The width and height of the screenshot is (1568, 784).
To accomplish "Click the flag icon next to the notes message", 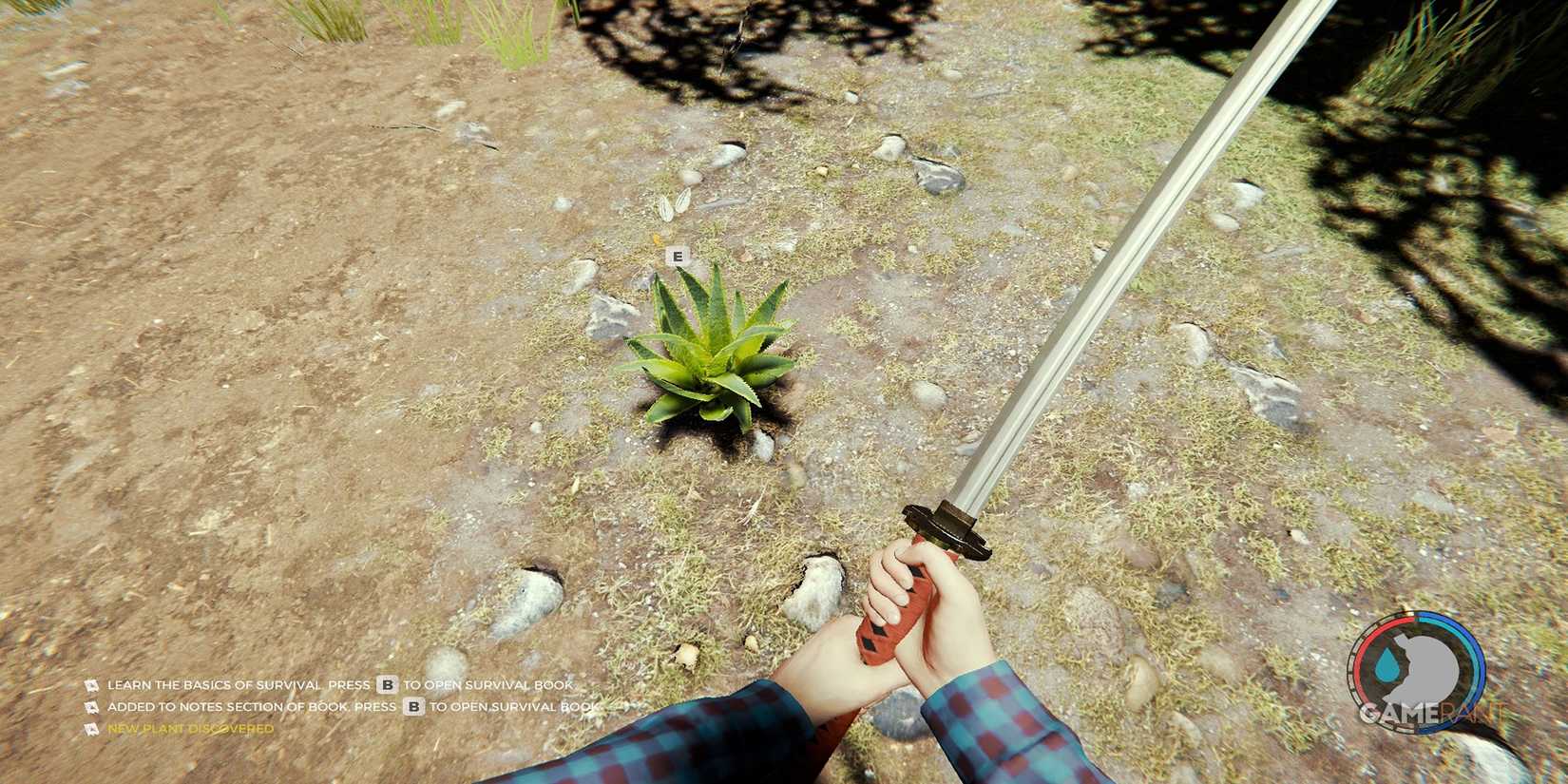I will click(x=91, y=707).
